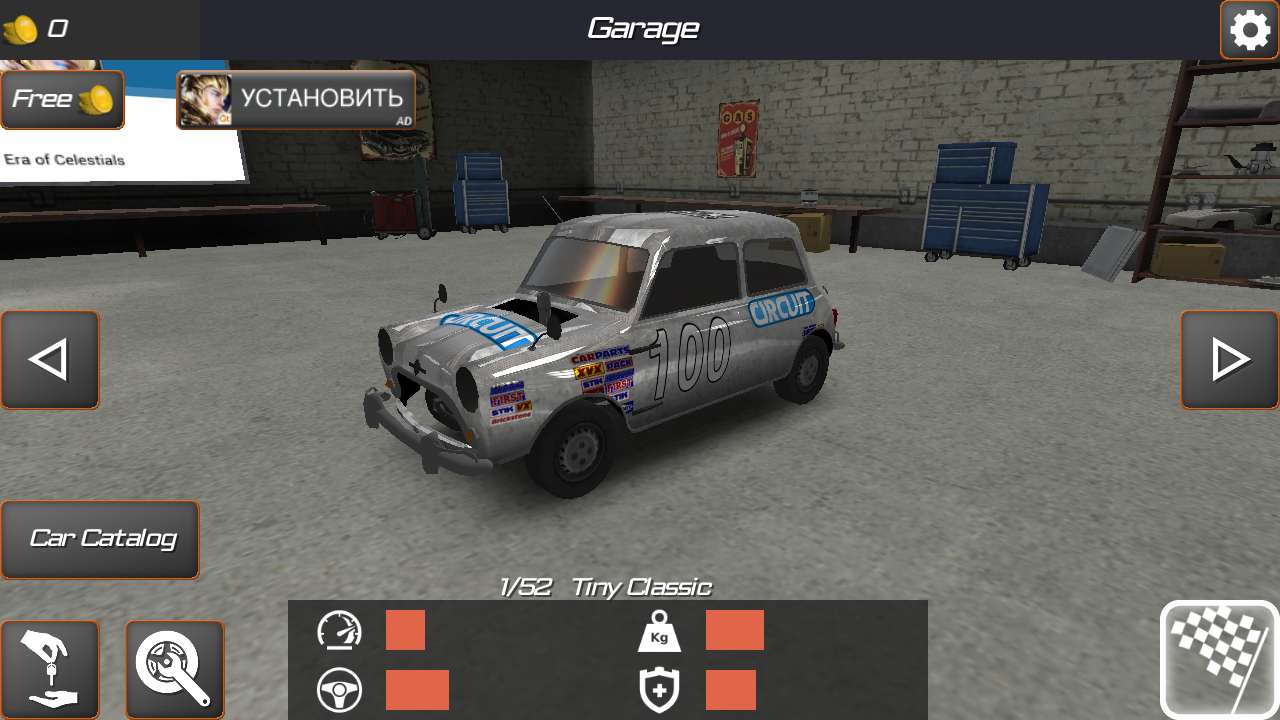The image size is (1280, 720).
Task: Open the wheel and wrench upgrade menu
Action: click(x=175, y=669)
